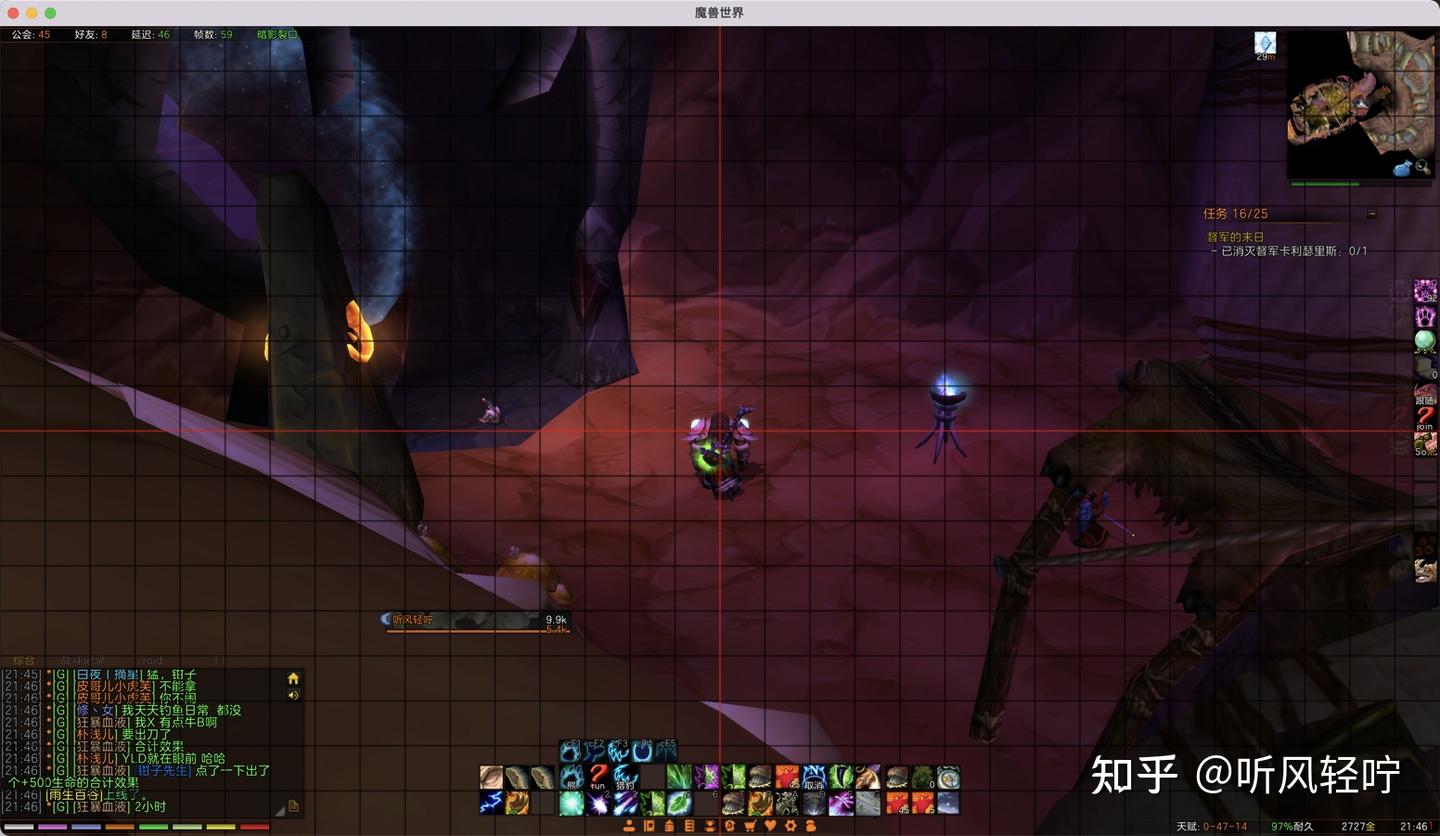Switch to the 战斗记录 chat tab
This screenshot has height=836, width=1440.
coord(82,661)
